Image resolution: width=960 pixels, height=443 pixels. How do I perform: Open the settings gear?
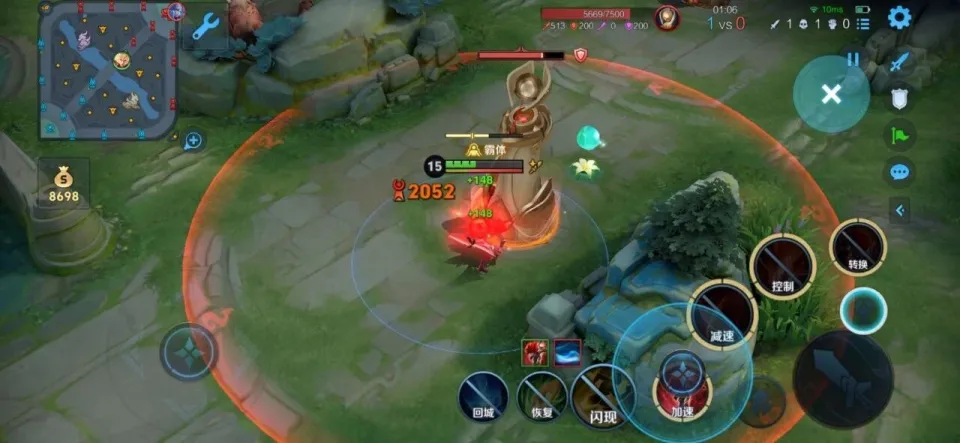click(899, 17)
